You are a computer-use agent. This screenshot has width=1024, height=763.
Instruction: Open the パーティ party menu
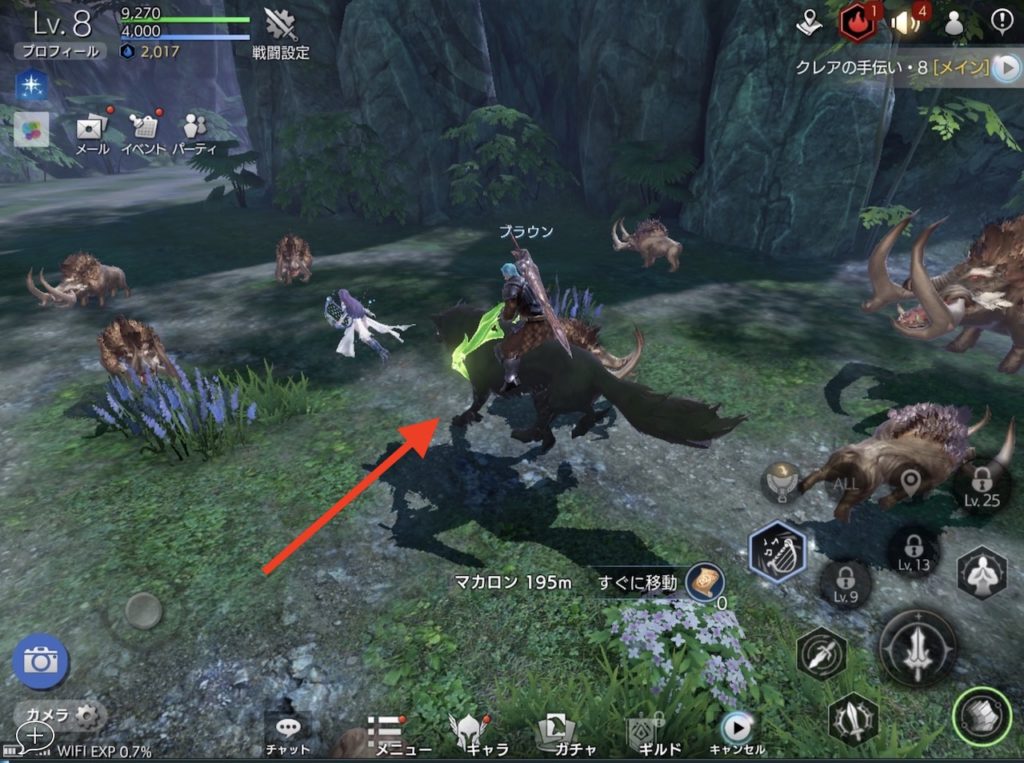tap(193, 132)
